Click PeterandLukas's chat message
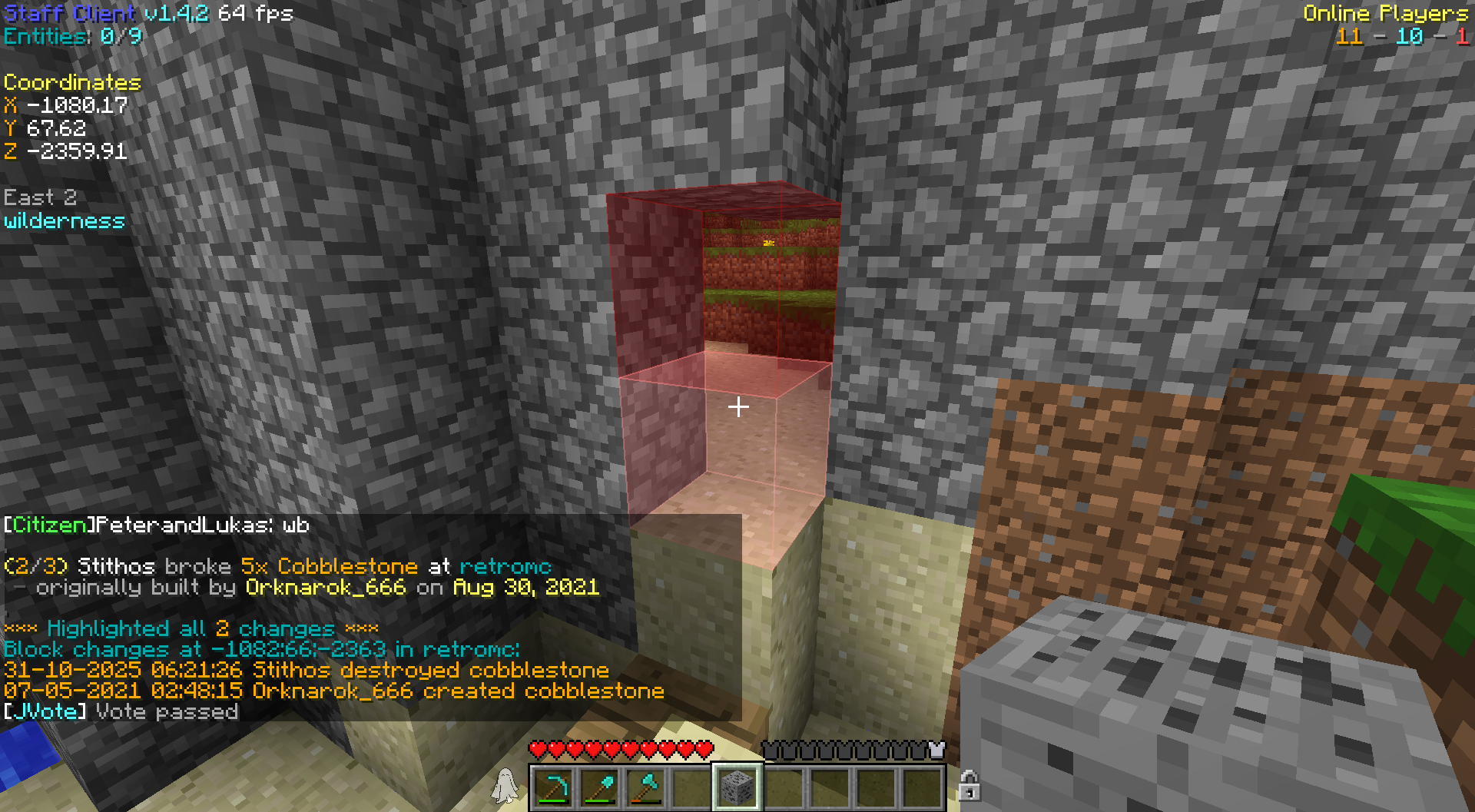 click(157, 525)
